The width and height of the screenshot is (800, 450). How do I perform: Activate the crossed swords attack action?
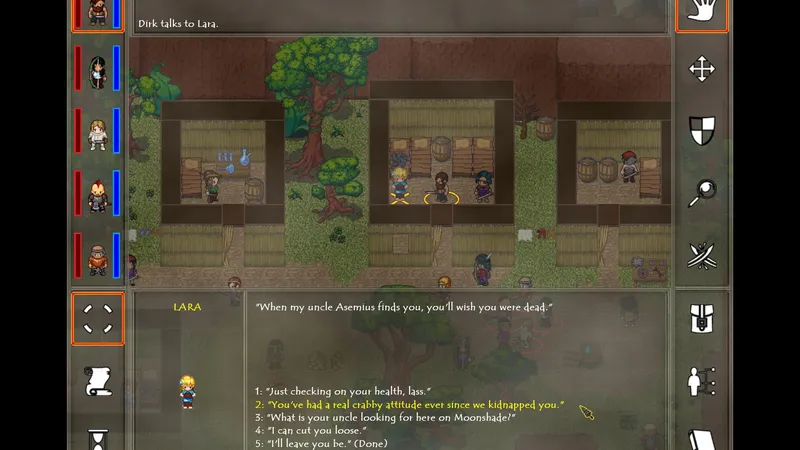pyautogui.click(x=702, y=256)
